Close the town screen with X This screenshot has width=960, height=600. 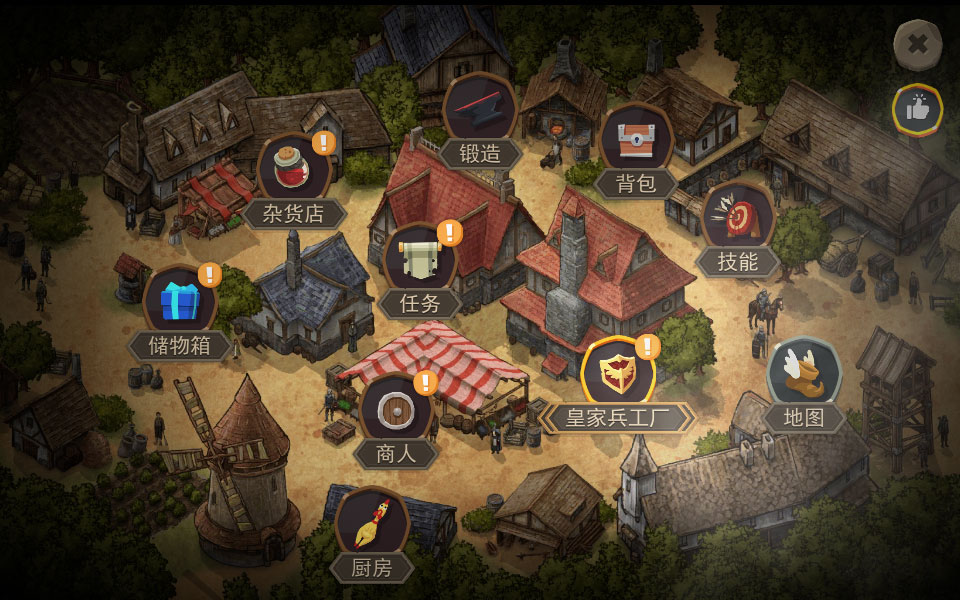click(917, 44)
